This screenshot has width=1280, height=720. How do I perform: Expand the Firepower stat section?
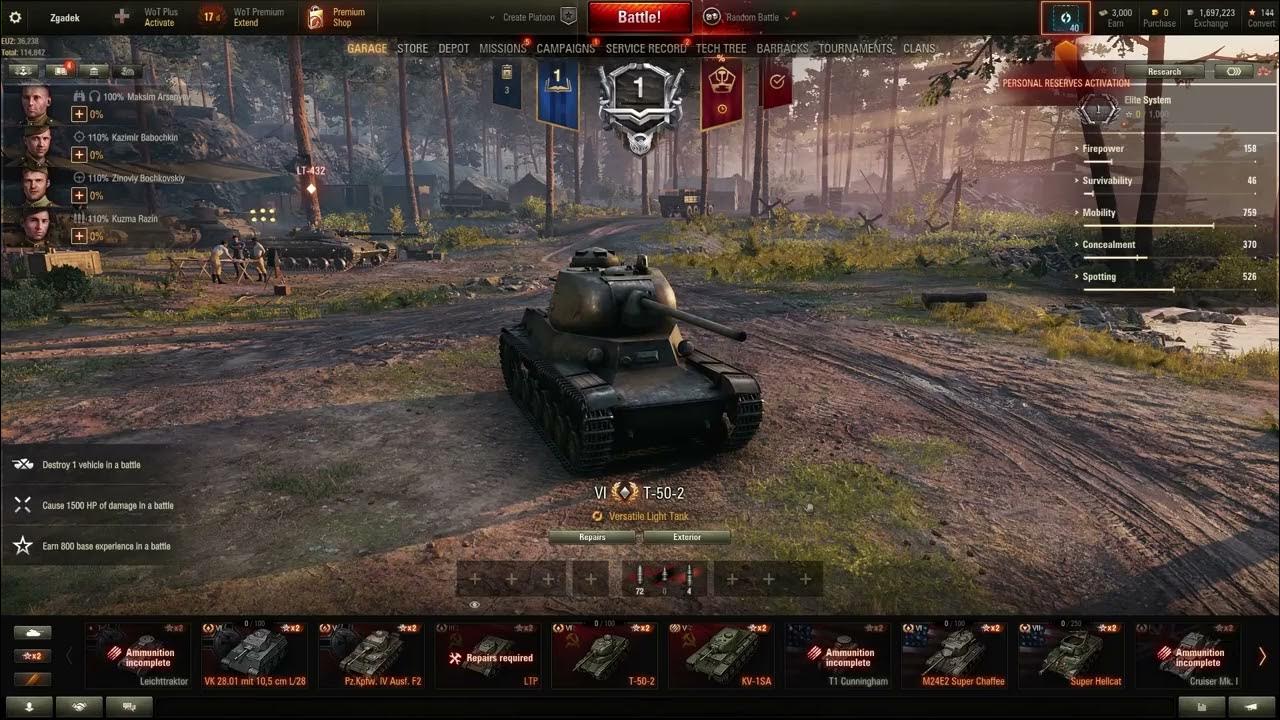[x=1105, y=148]
